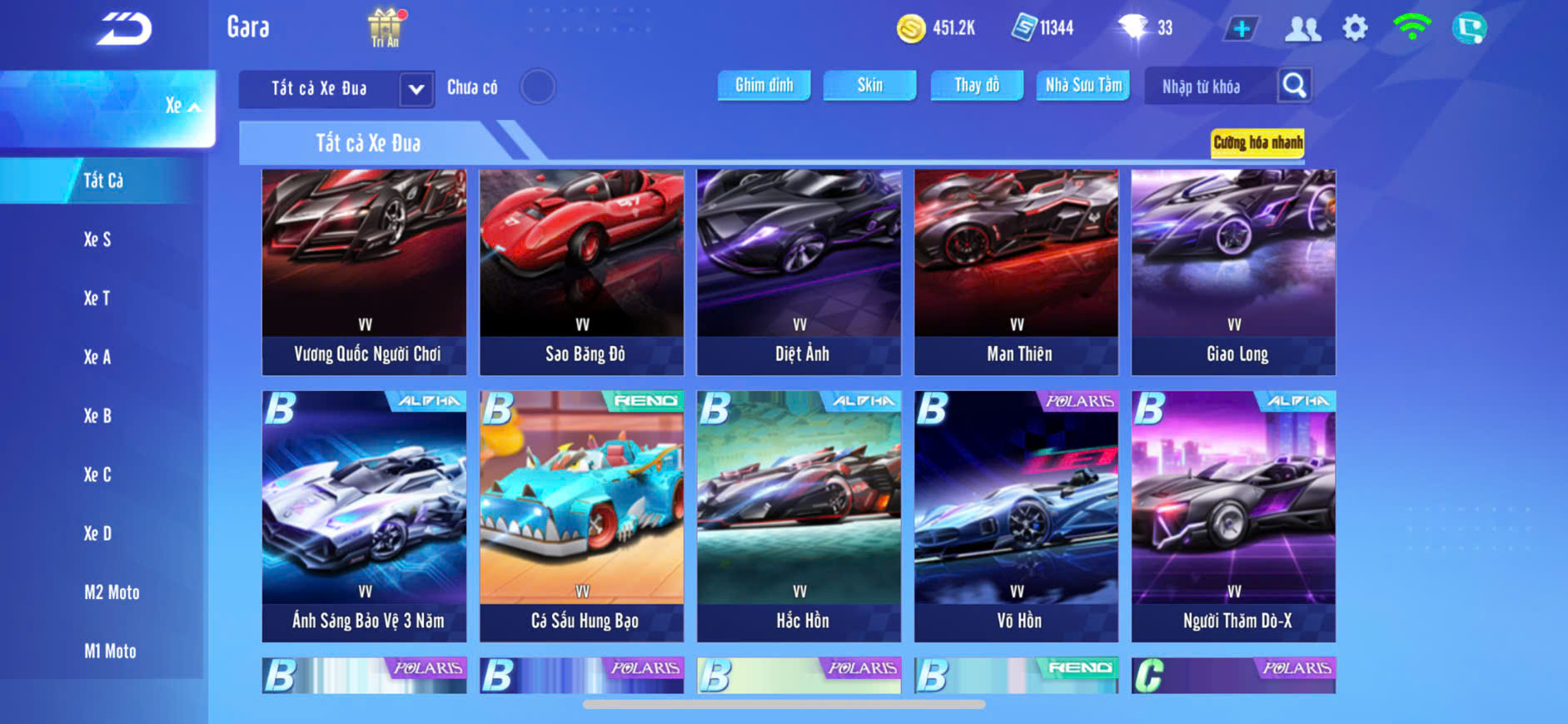Click the magnifying glass search button

pyautogui.click(x=1294, y=85)
